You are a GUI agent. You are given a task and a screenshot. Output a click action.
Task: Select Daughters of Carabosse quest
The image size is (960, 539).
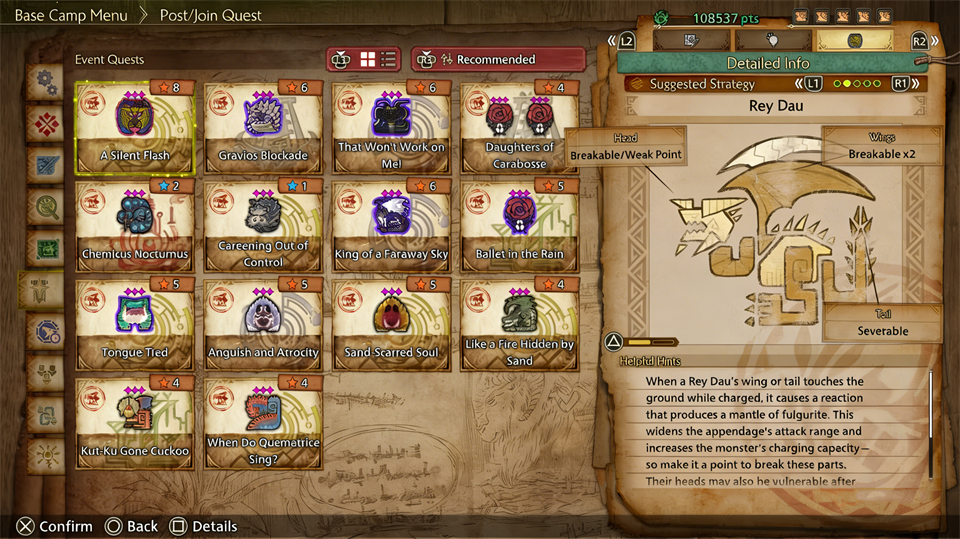click(519, 128)
